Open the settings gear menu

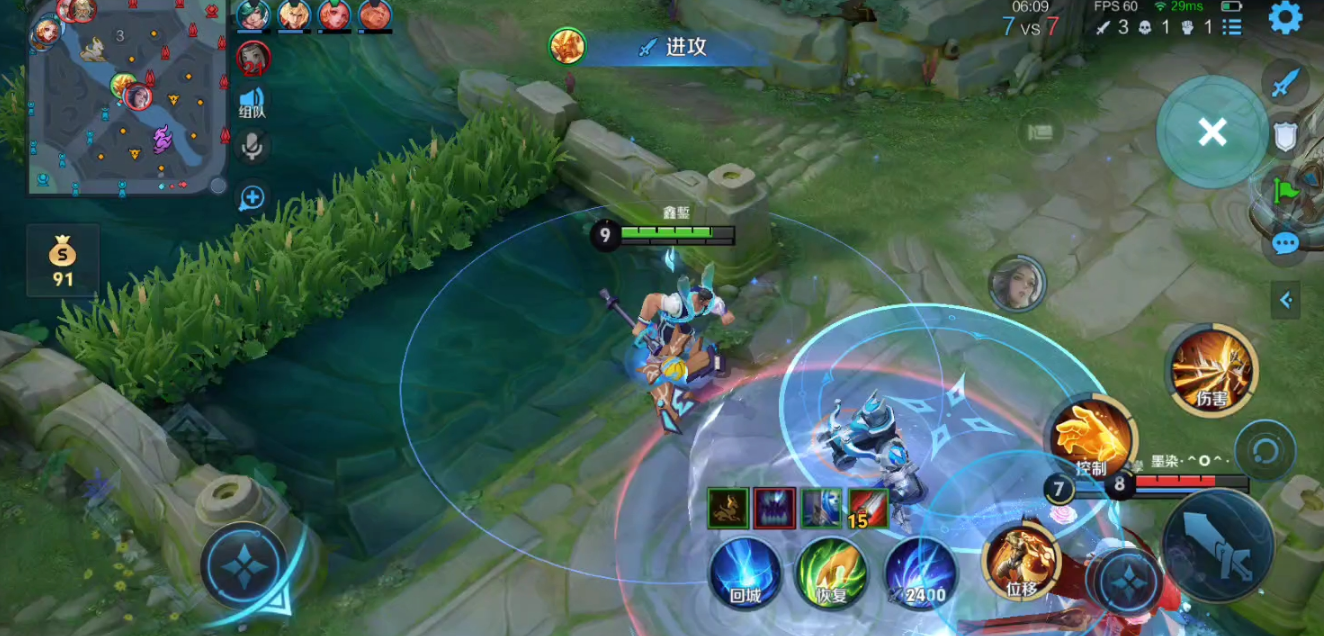1285,18
